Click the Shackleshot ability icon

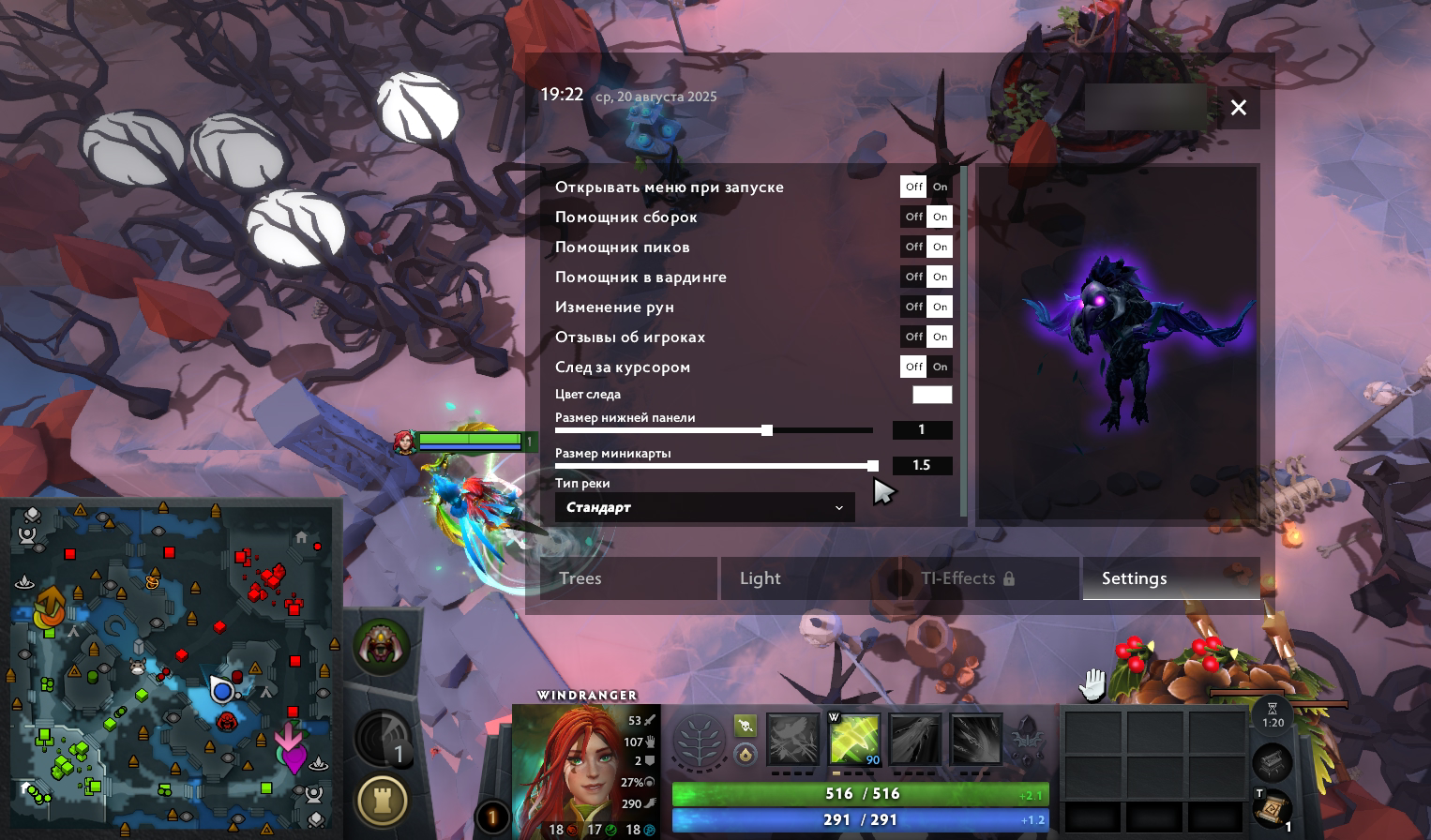click(x=792, y=739)
